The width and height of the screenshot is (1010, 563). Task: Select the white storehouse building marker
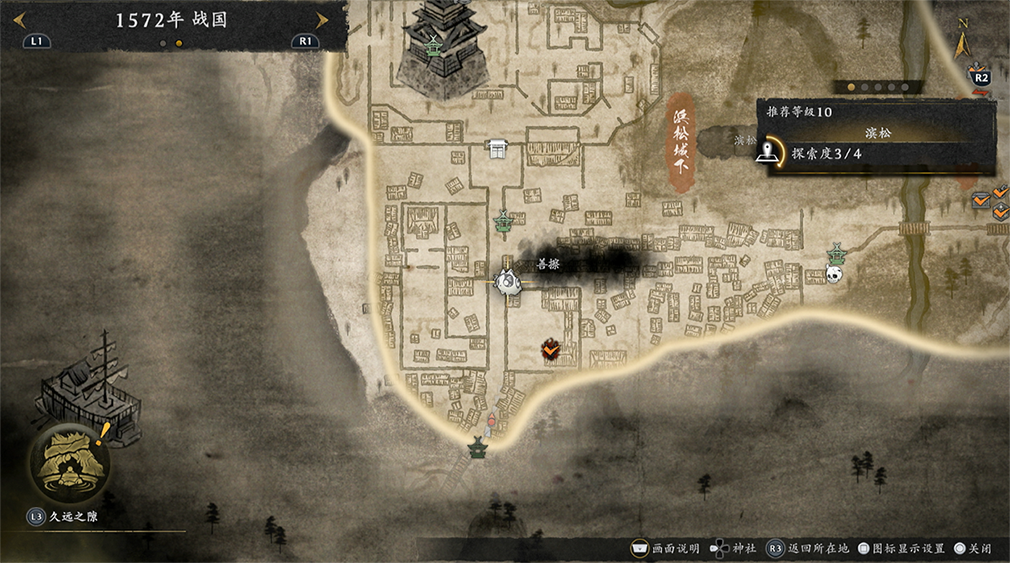click(497, 148)
